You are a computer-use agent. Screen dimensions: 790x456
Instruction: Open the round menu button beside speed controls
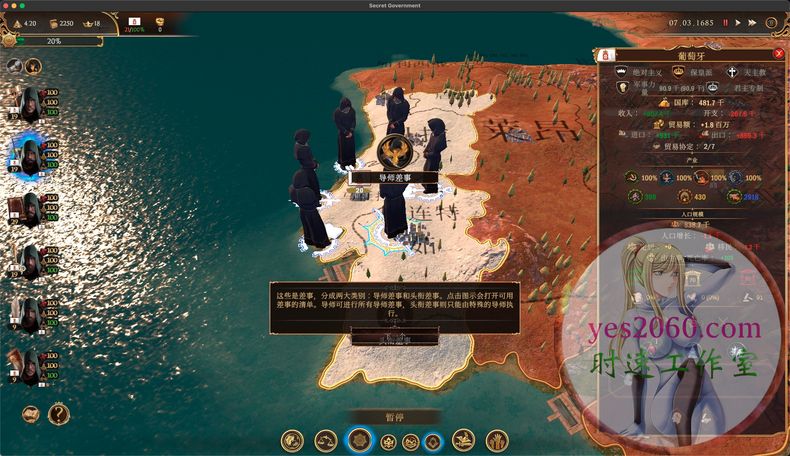point(771,22)
